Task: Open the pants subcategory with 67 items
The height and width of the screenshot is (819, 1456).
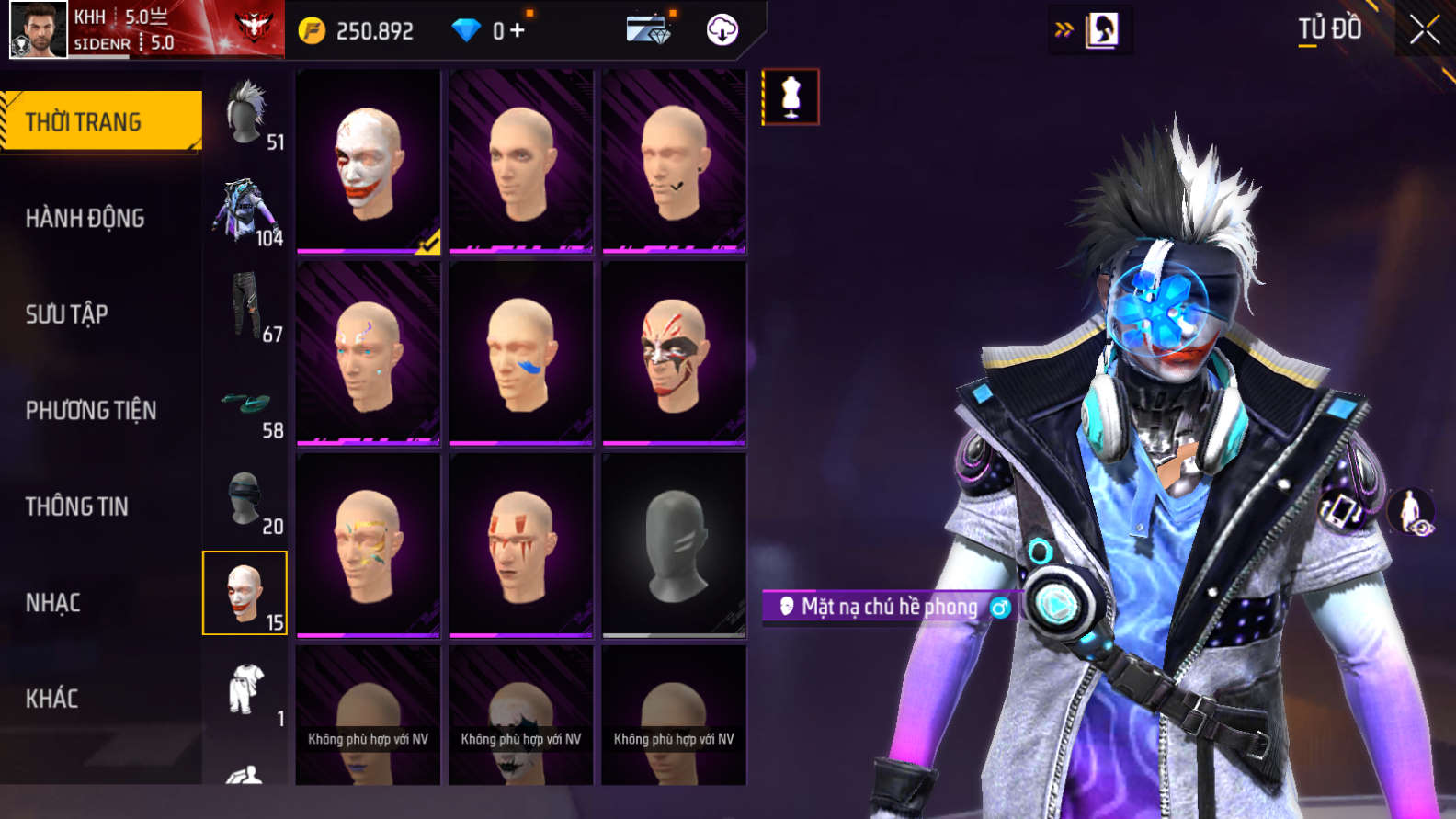Action: (x=245, y=306)
